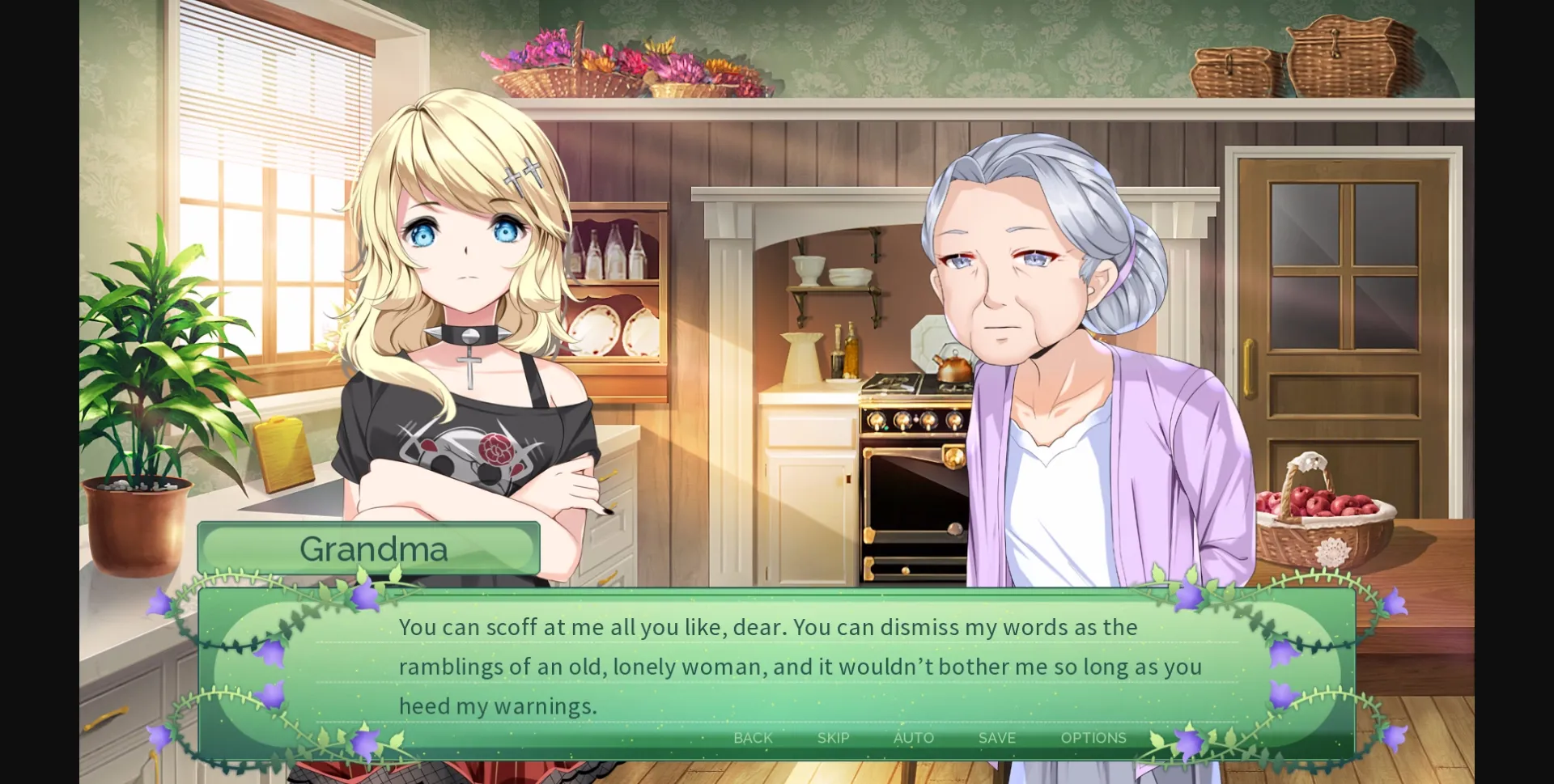Click the Grandma name plate
Image resolution: width=1554 pixels, height=784 pixels.
pyautogui.click(x=371, y=548)
